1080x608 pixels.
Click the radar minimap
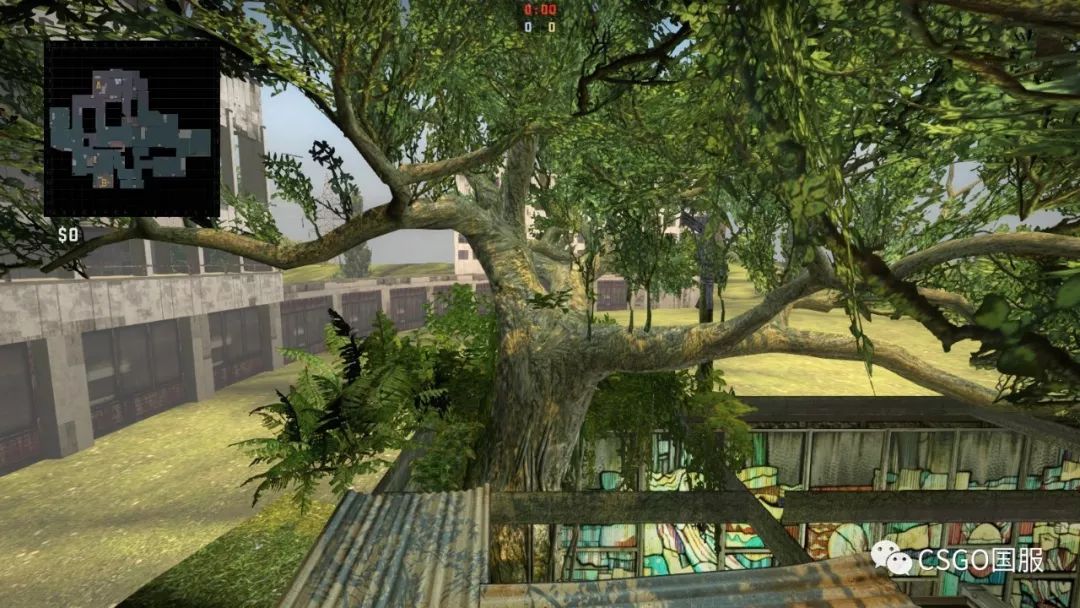click(x=131, y=129)
